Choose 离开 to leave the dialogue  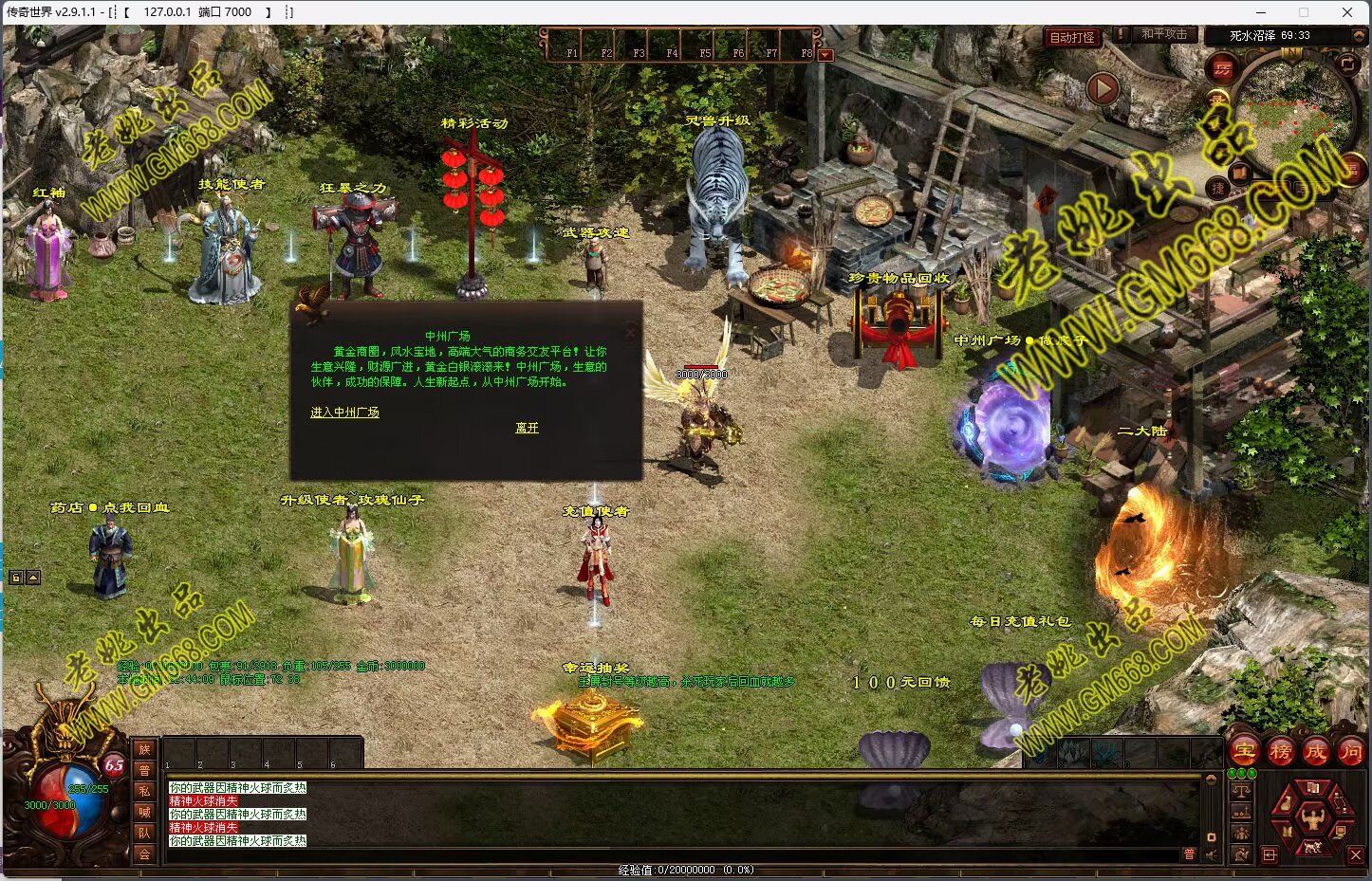click(x=527, y=428)
